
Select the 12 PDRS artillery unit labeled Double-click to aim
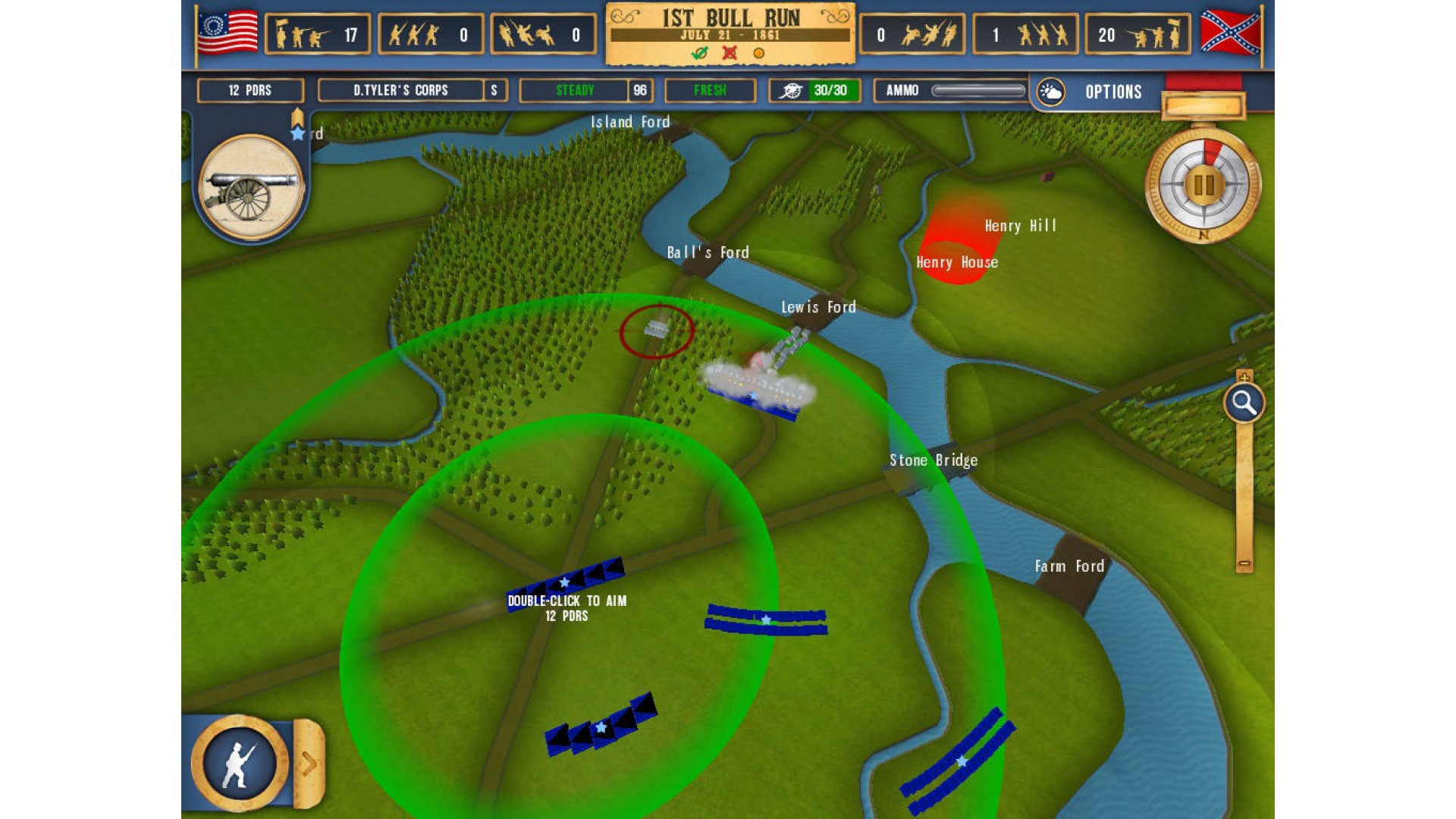[566, 582]
